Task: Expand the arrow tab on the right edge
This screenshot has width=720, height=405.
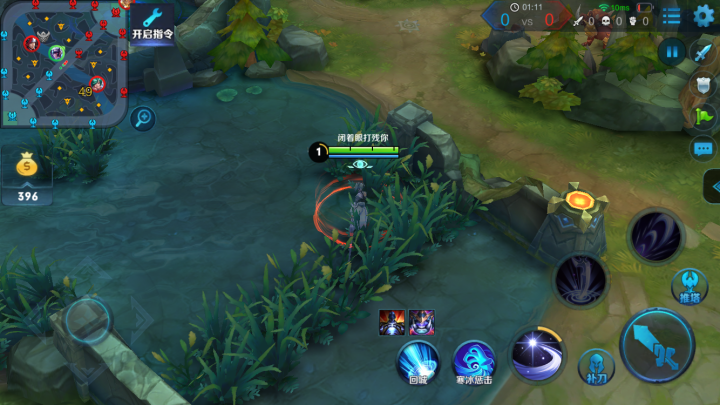Action: [712, 186]
